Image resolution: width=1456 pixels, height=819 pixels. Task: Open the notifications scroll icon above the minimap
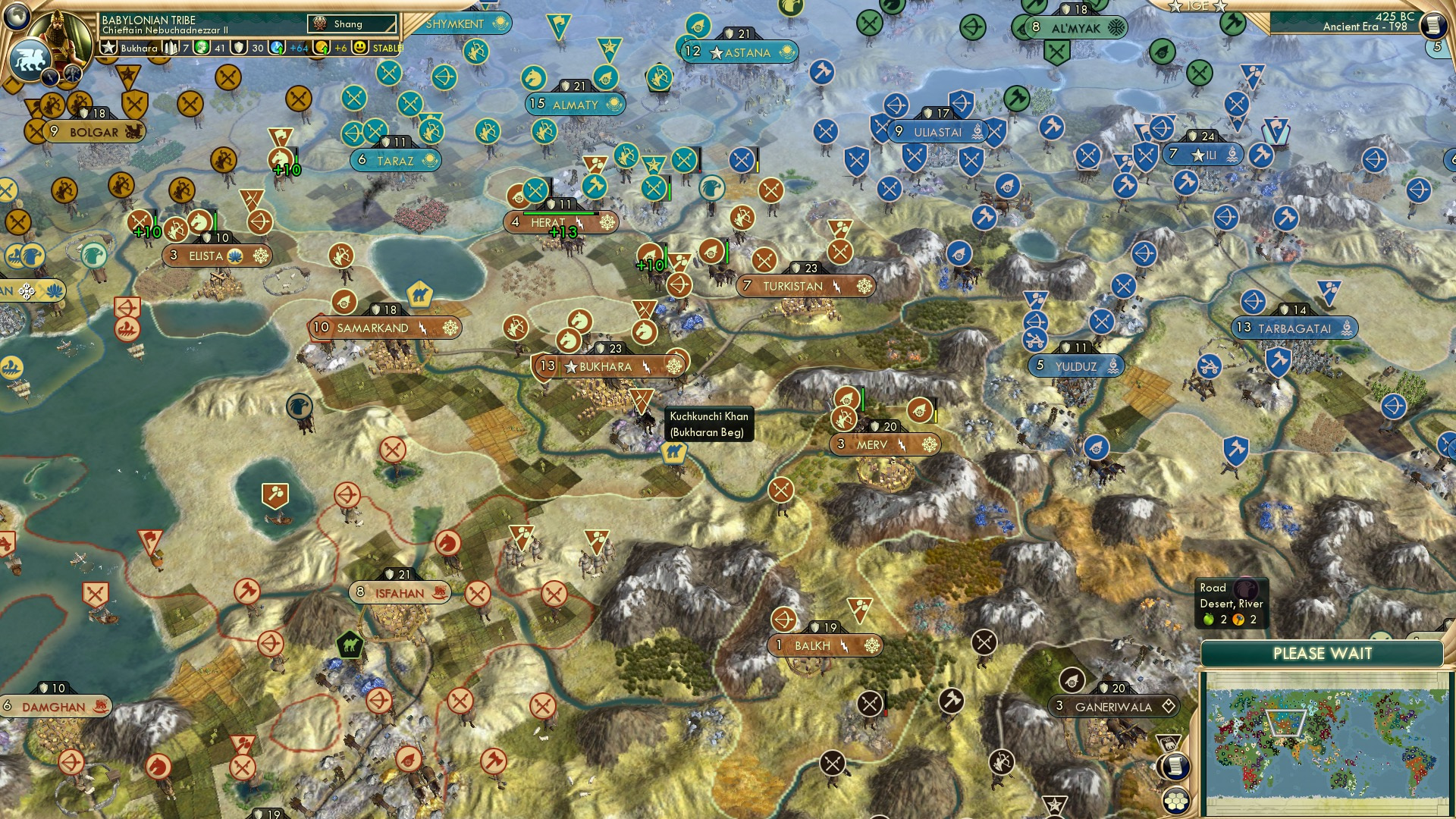click(x=1175, y=767)
